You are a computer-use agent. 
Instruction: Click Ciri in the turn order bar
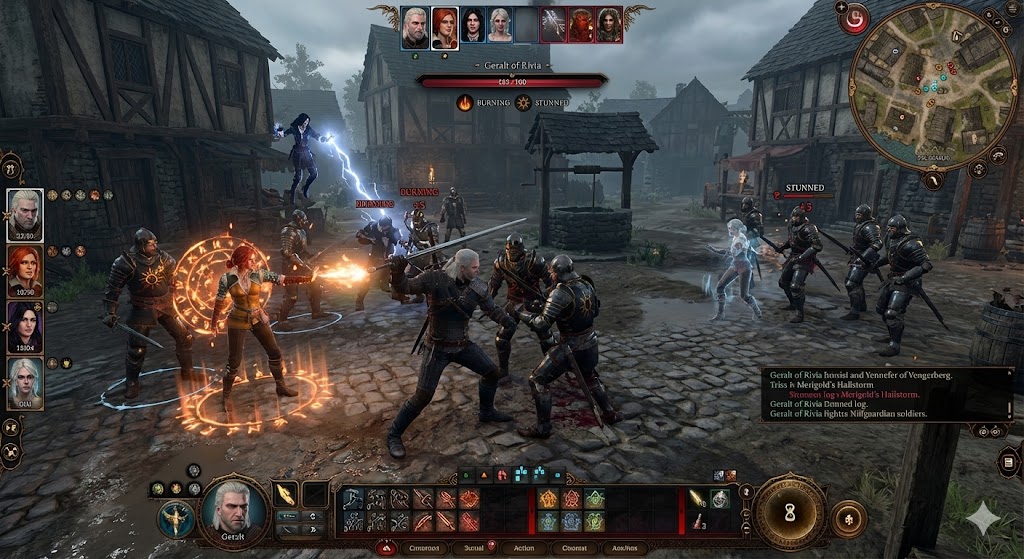[500, 25]
